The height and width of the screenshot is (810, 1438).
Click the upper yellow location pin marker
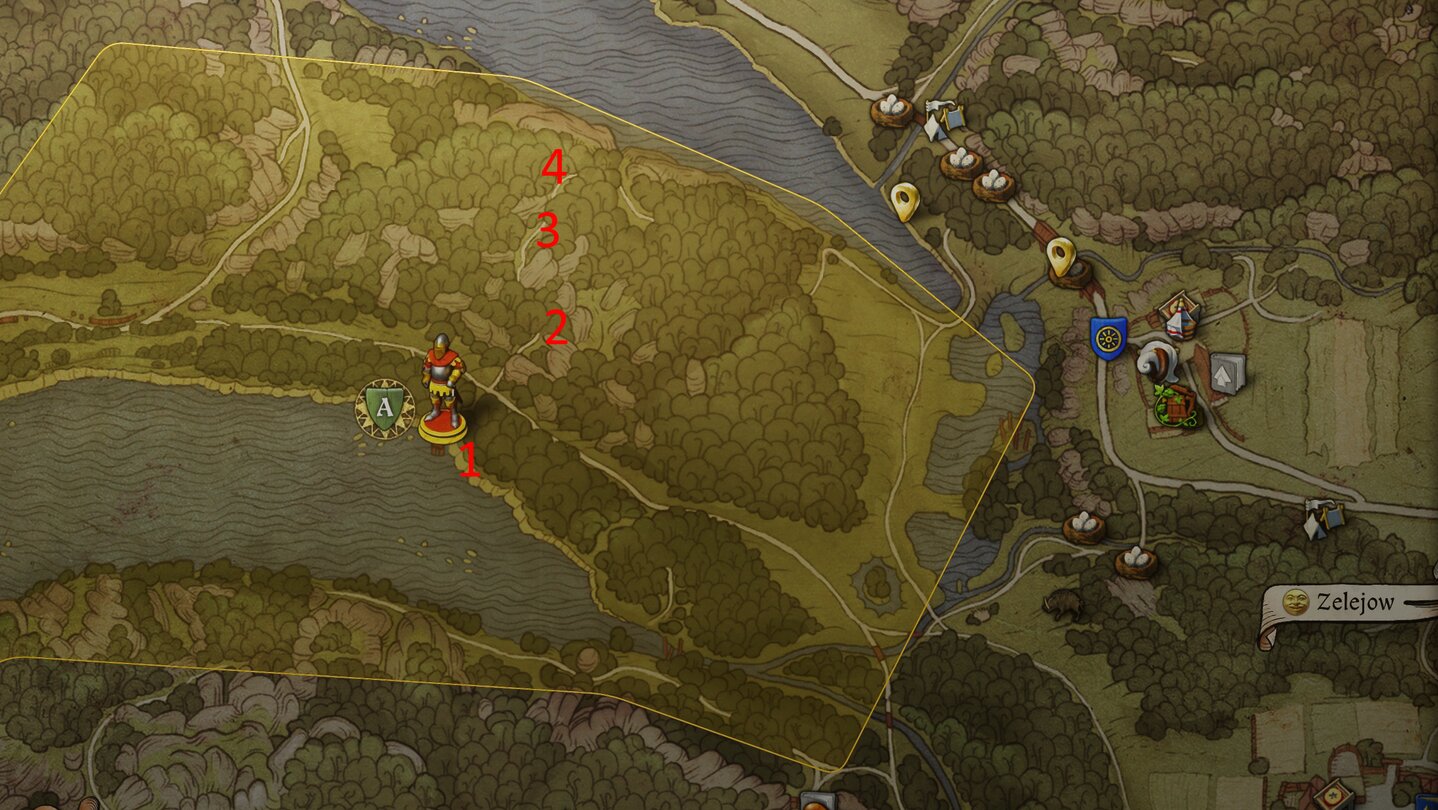(x=906, y=201)
